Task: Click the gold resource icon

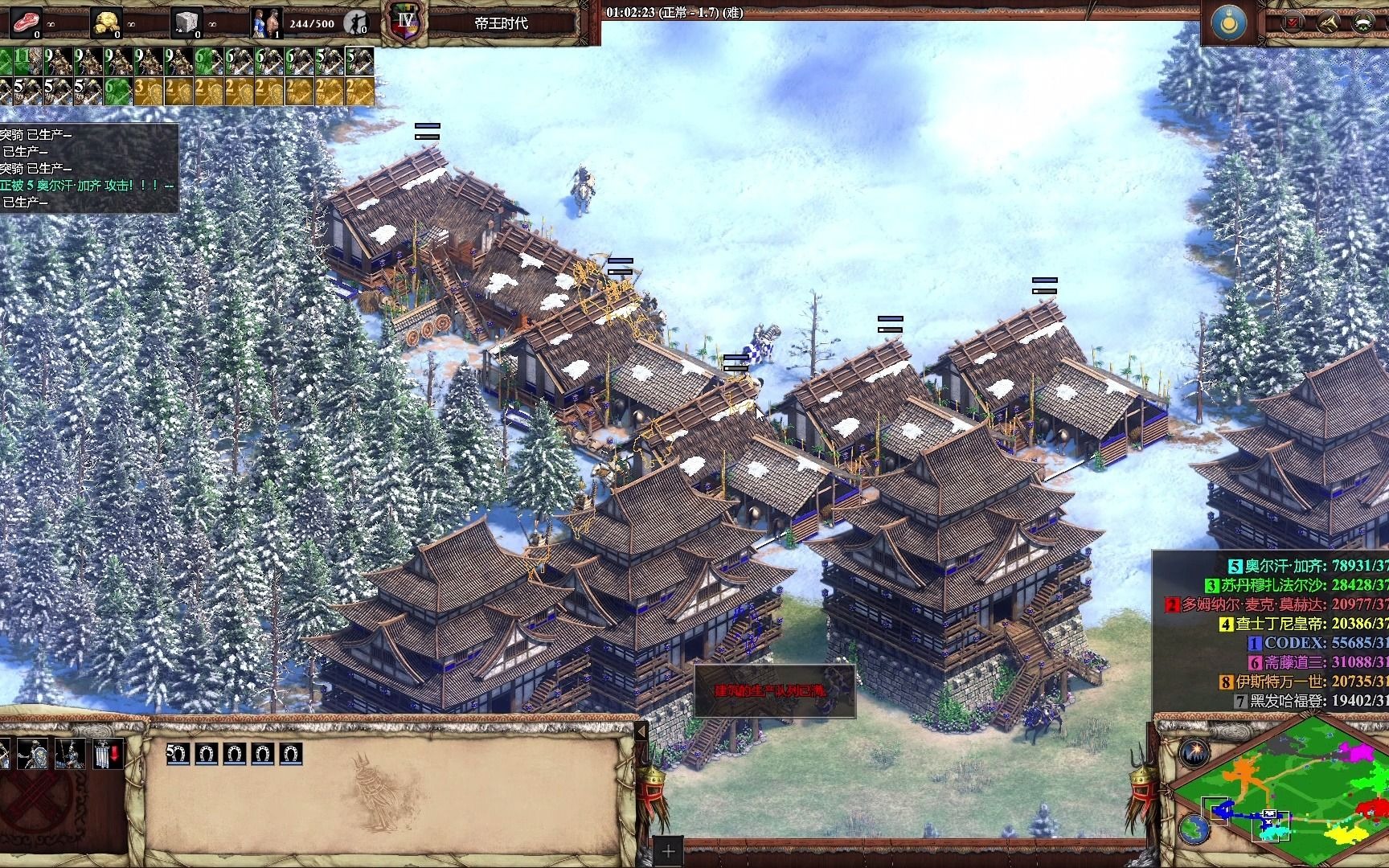Action: pyautogui.click(x=106, y=23)
